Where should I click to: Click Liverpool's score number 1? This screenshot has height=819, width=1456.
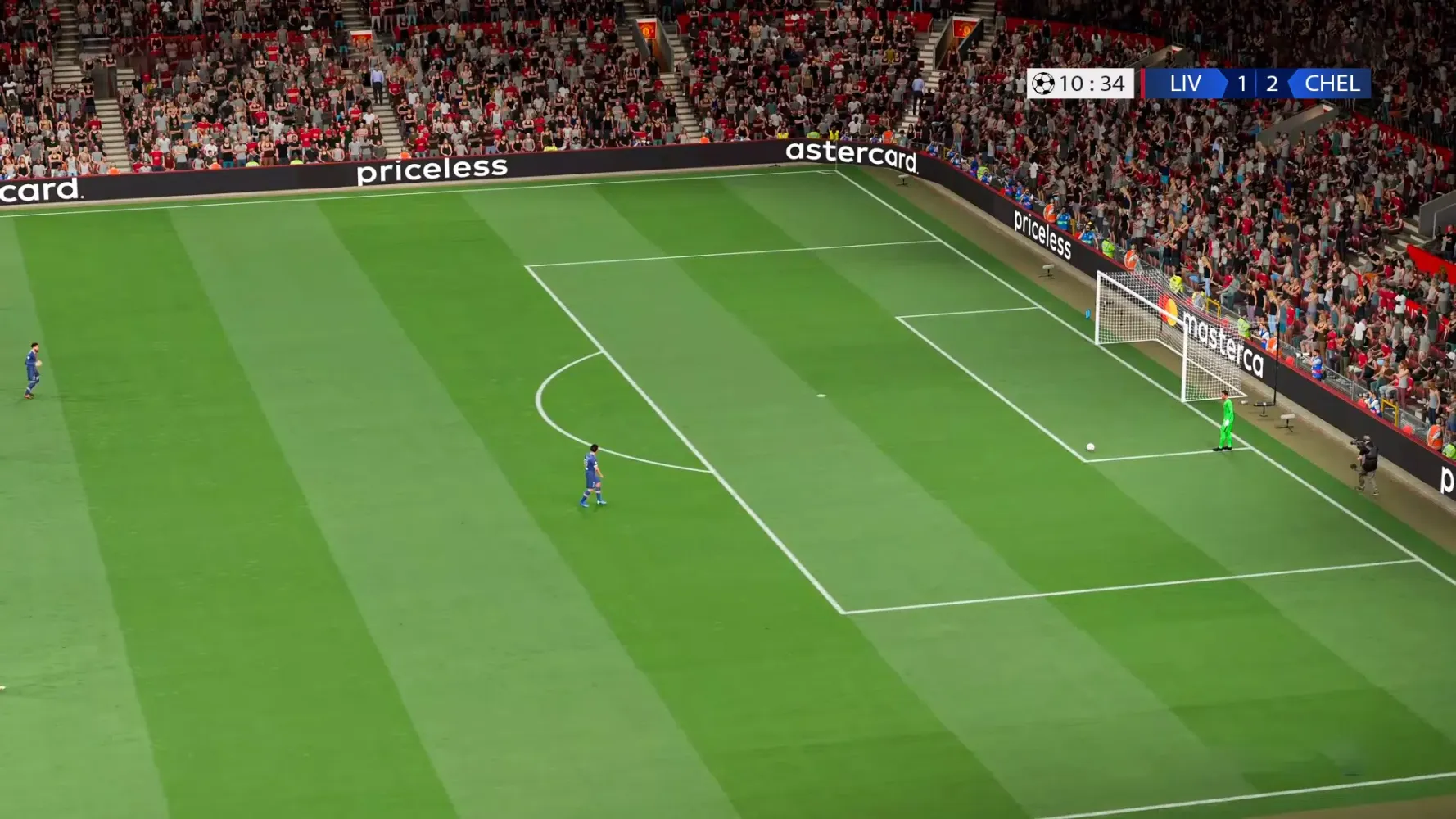point(1241,83)
